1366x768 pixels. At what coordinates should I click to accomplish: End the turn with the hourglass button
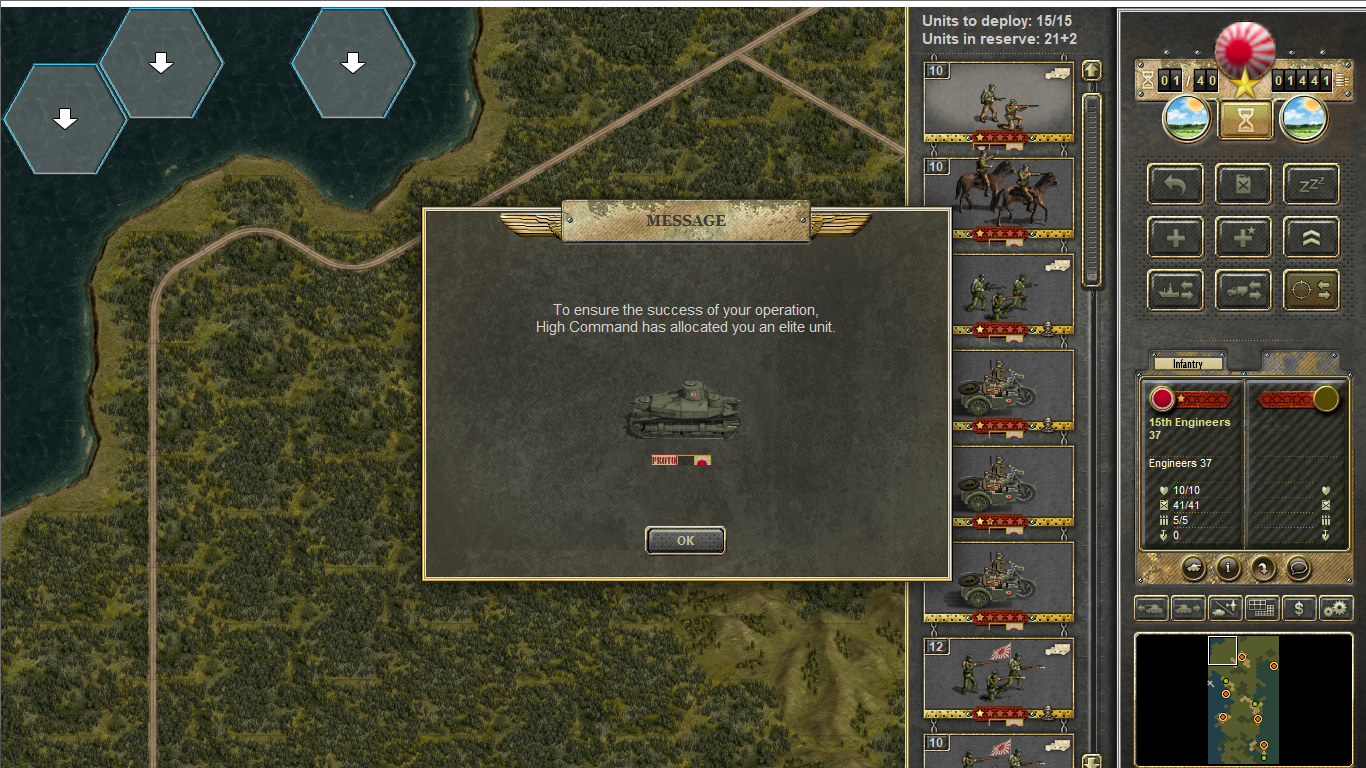(x=1244, y=120)
